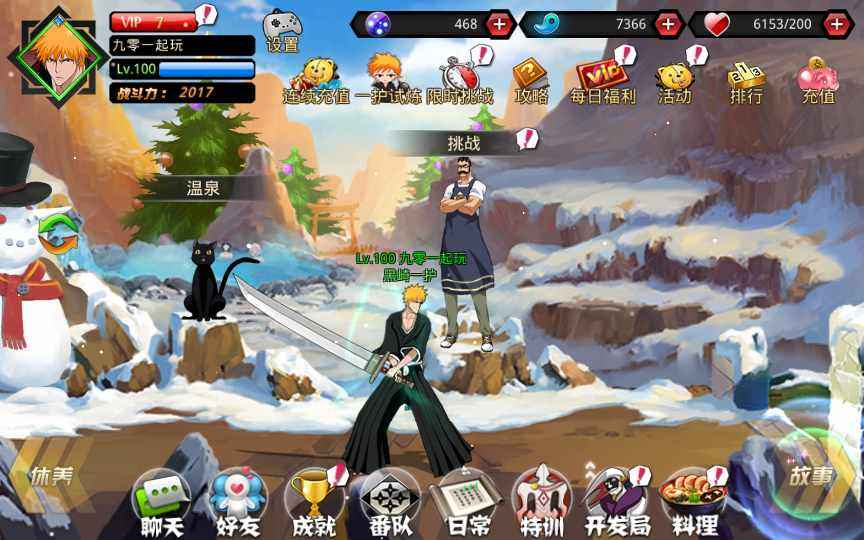Start the 限时挑战 timed challenge

pyautogui.click(x=461, y=80)
